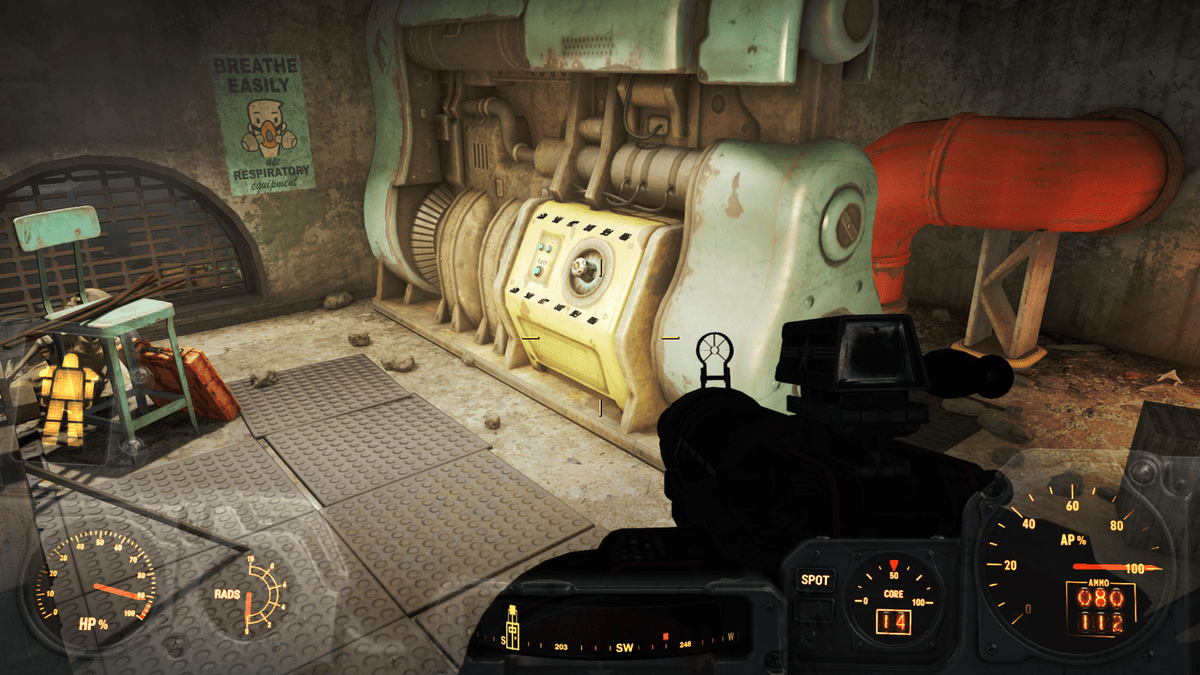The width and height of the screenshot is (1200, 675).
Task: Select the SPOT indicator on the dashboard
Action: (814, 580)
